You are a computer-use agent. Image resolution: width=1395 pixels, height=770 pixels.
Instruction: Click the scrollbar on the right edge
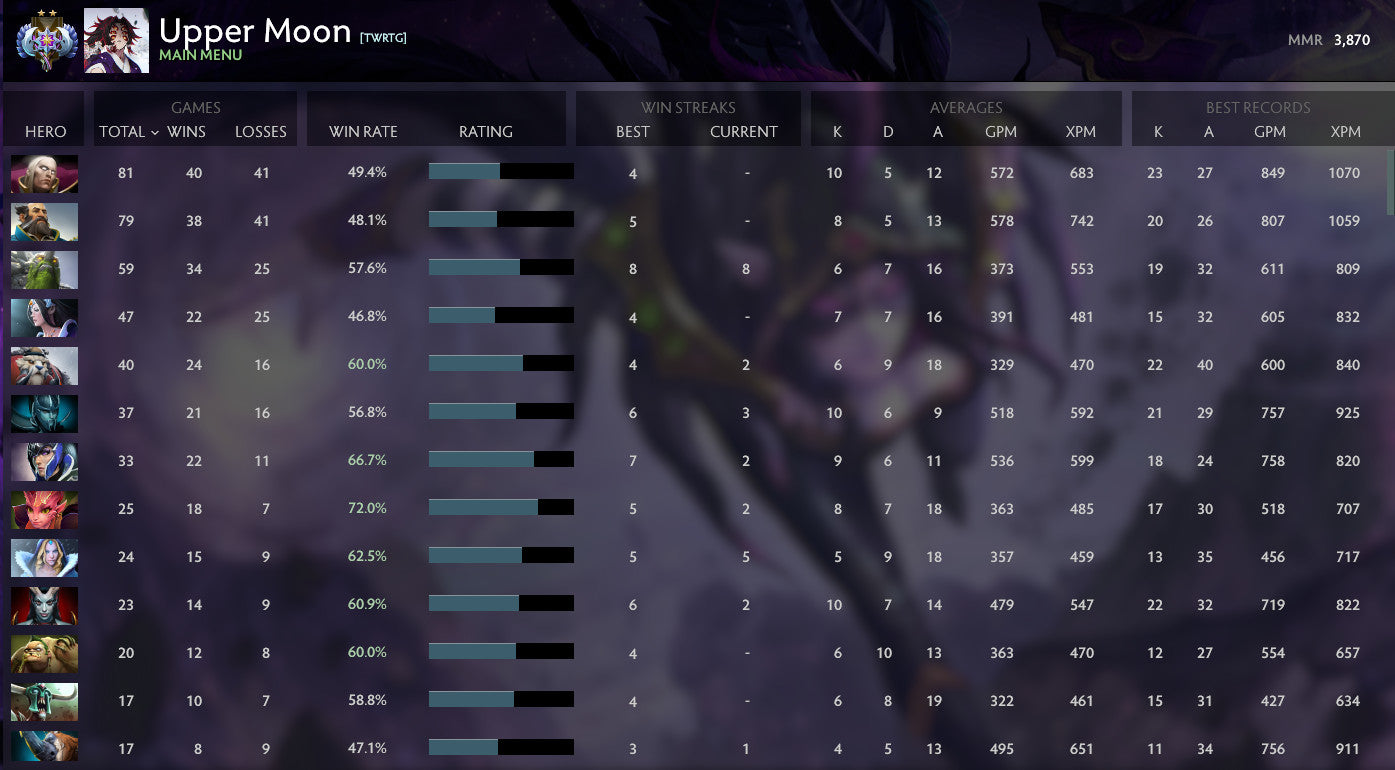click(1389, 170)
